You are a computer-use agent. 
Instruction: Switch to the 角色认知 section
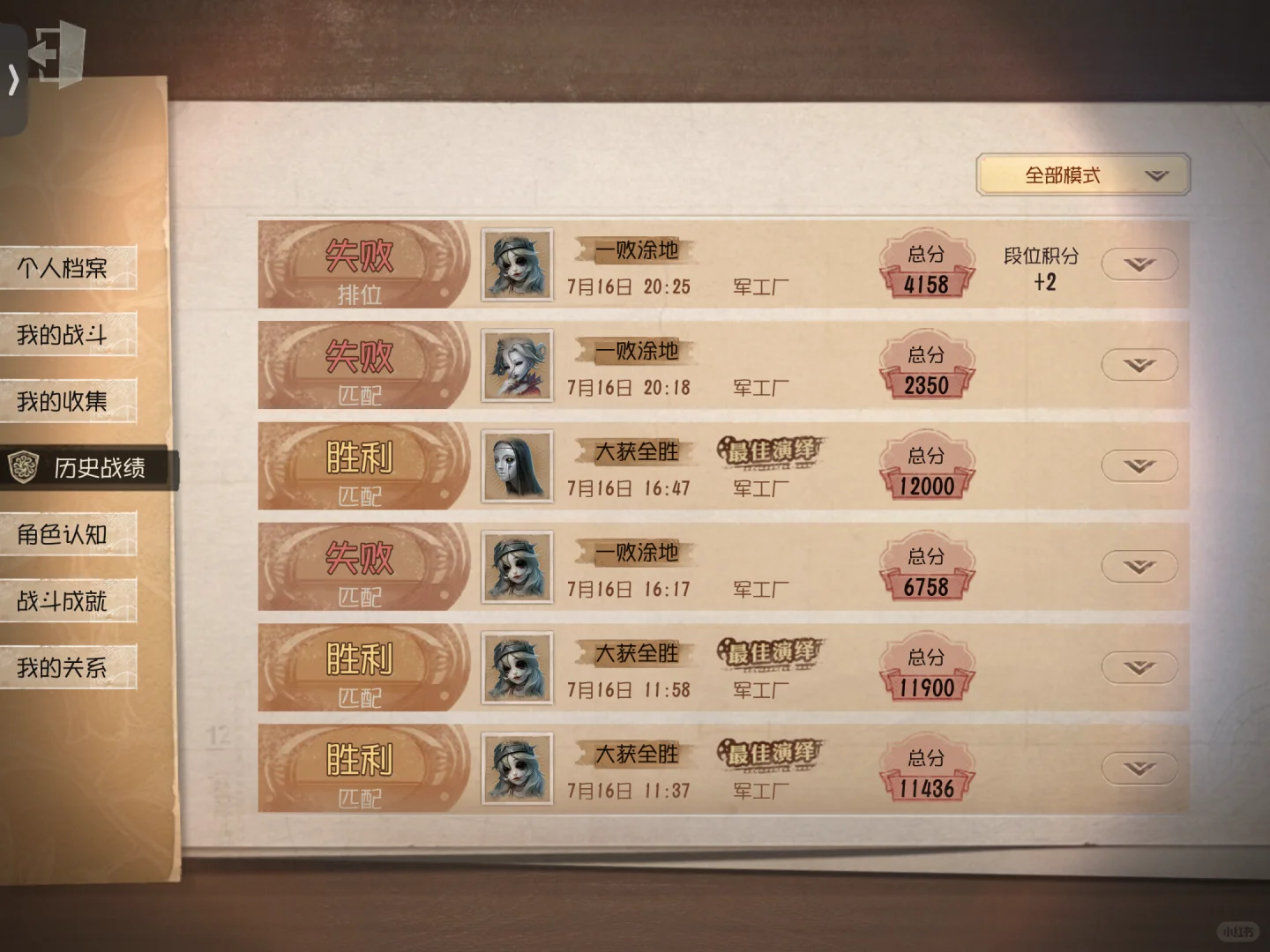pos(62,534)
